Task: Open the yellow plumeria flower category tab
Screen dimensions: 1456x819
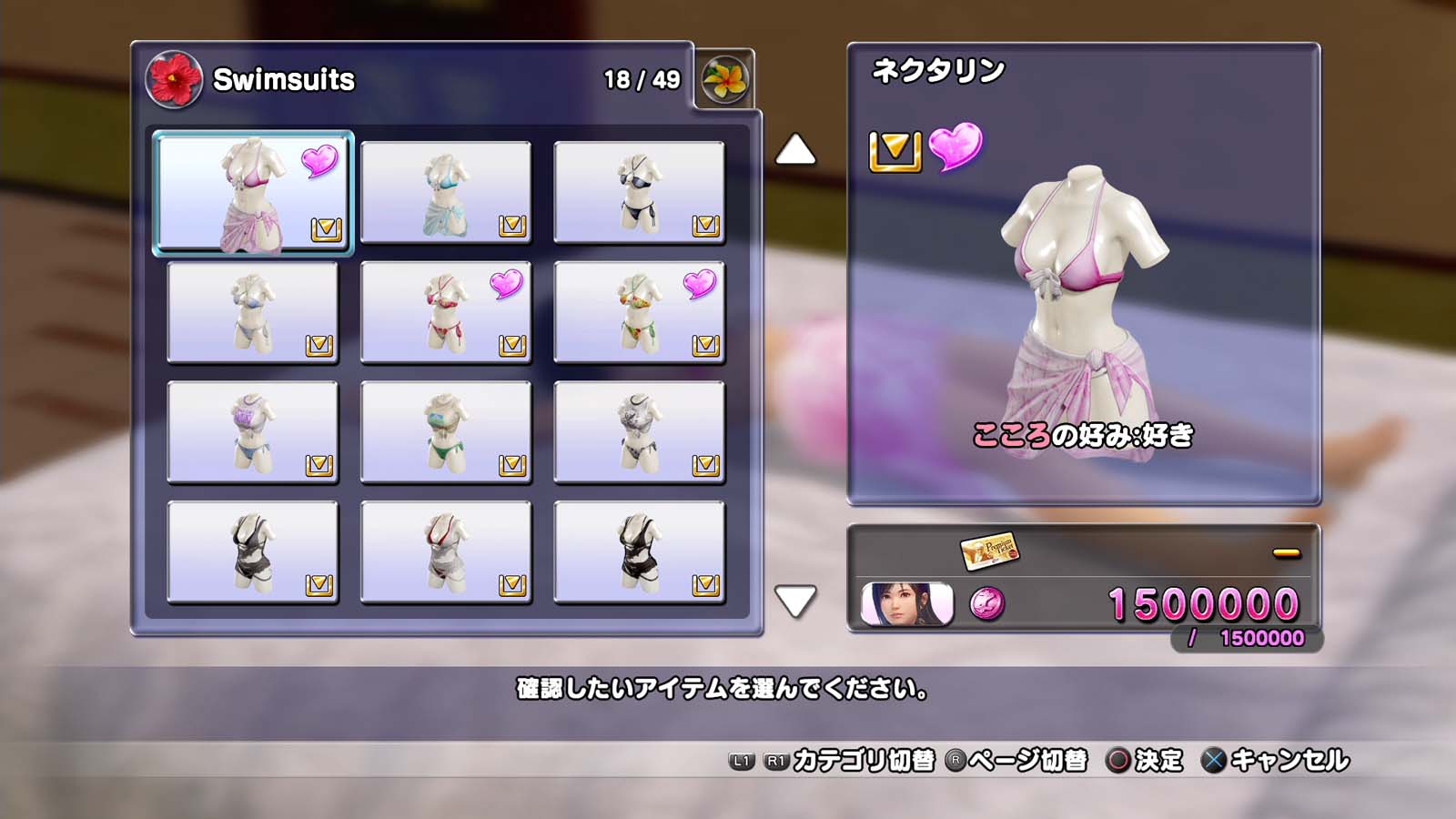Action: pos(724,79)
